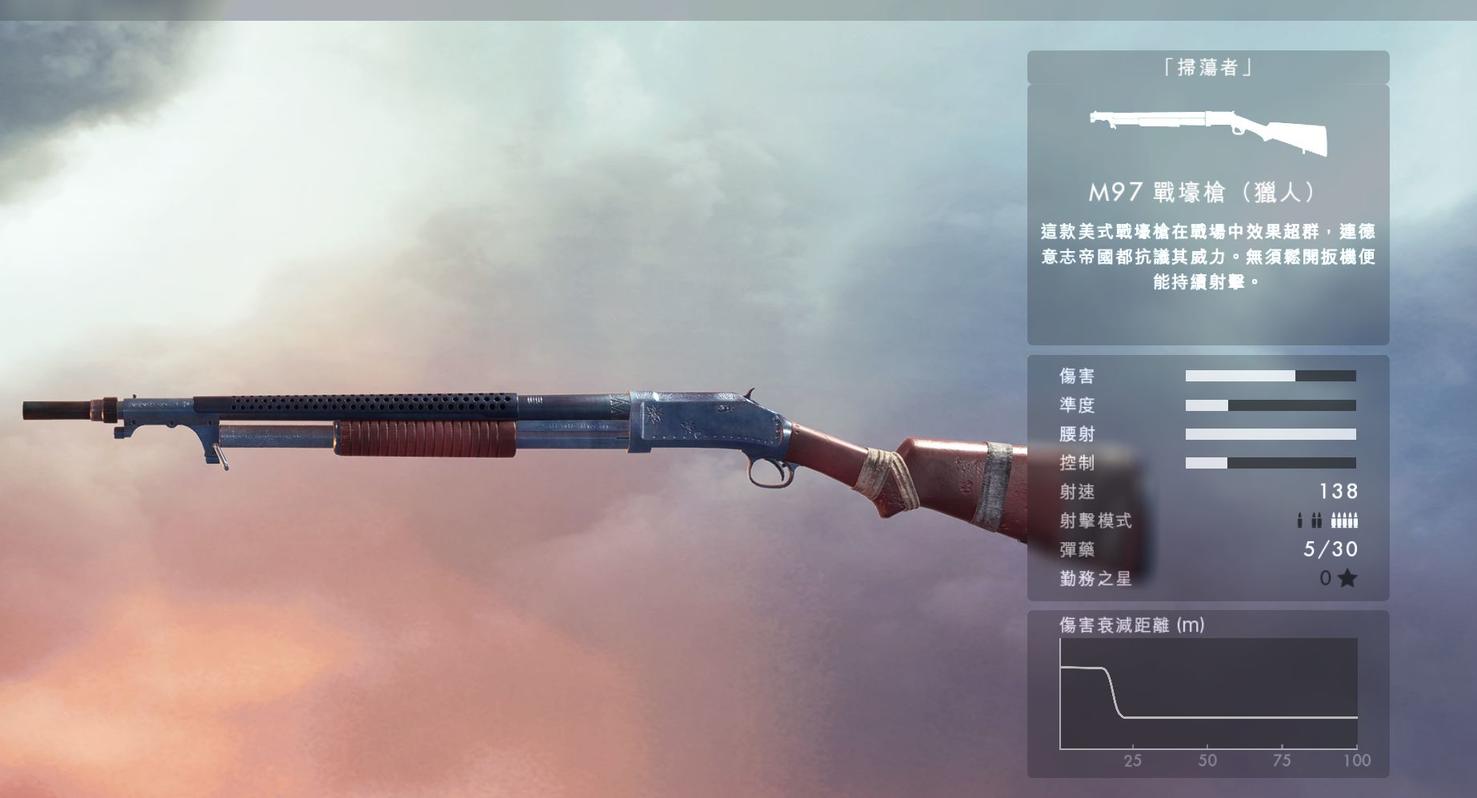The image size is (1477, 798).
Task: Click the white M97 shotgun silhouette thumbnail
Action: (1208, 131)
